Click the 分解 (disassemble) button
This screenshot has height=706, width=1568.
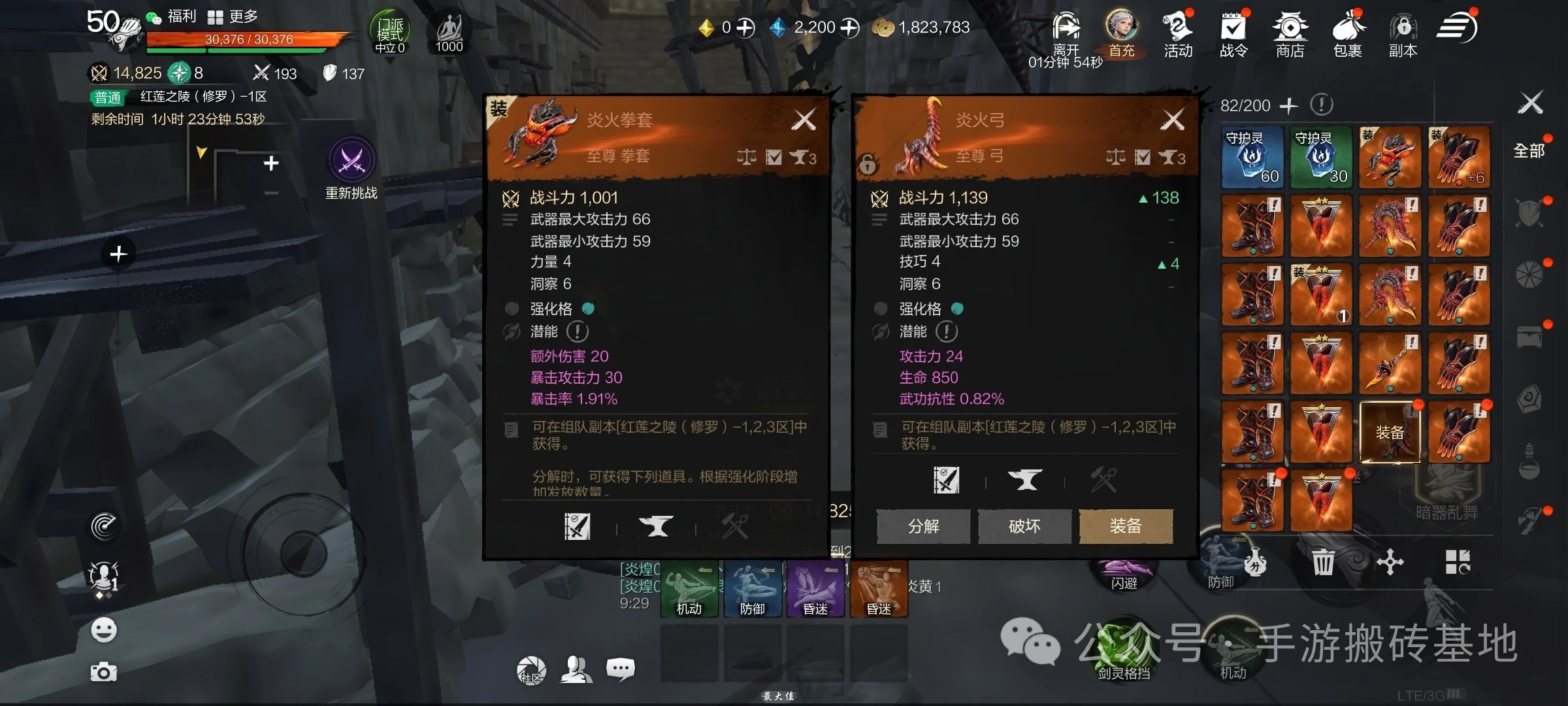(x=923, y=526)
